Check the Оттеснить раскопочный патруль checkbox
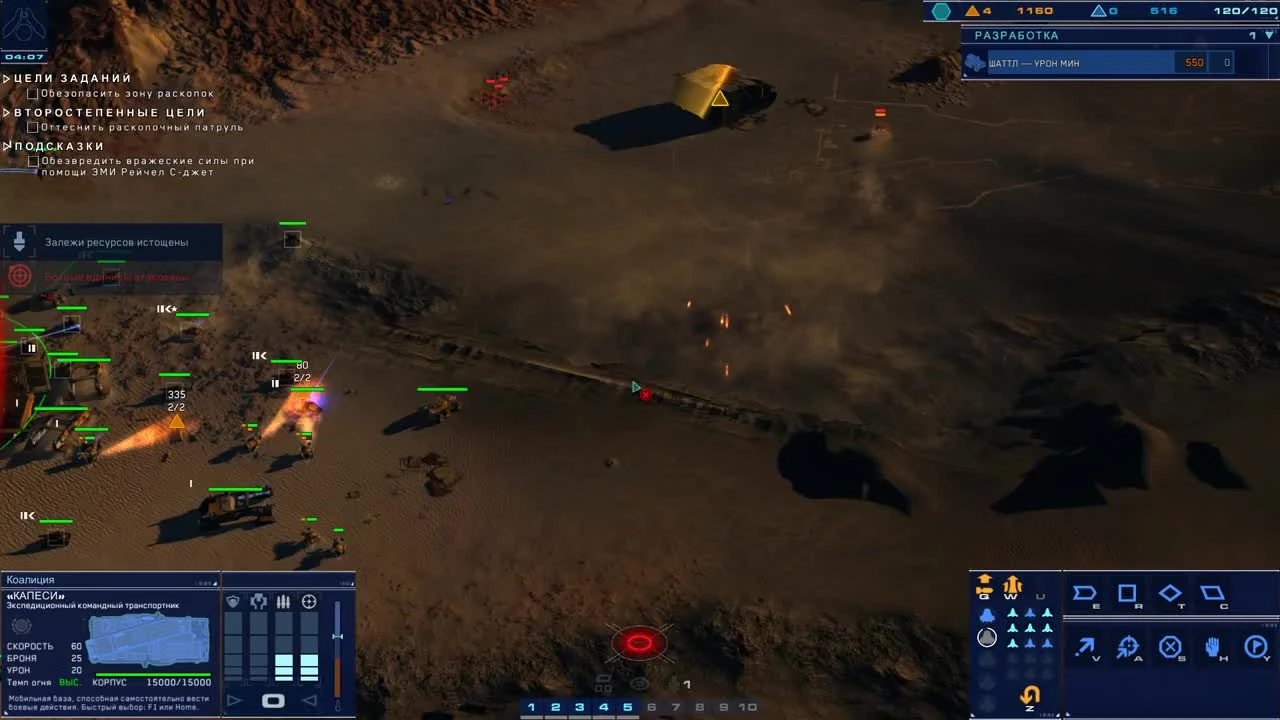This screenshot has height=720, width=1280. [x=31, y=127]
